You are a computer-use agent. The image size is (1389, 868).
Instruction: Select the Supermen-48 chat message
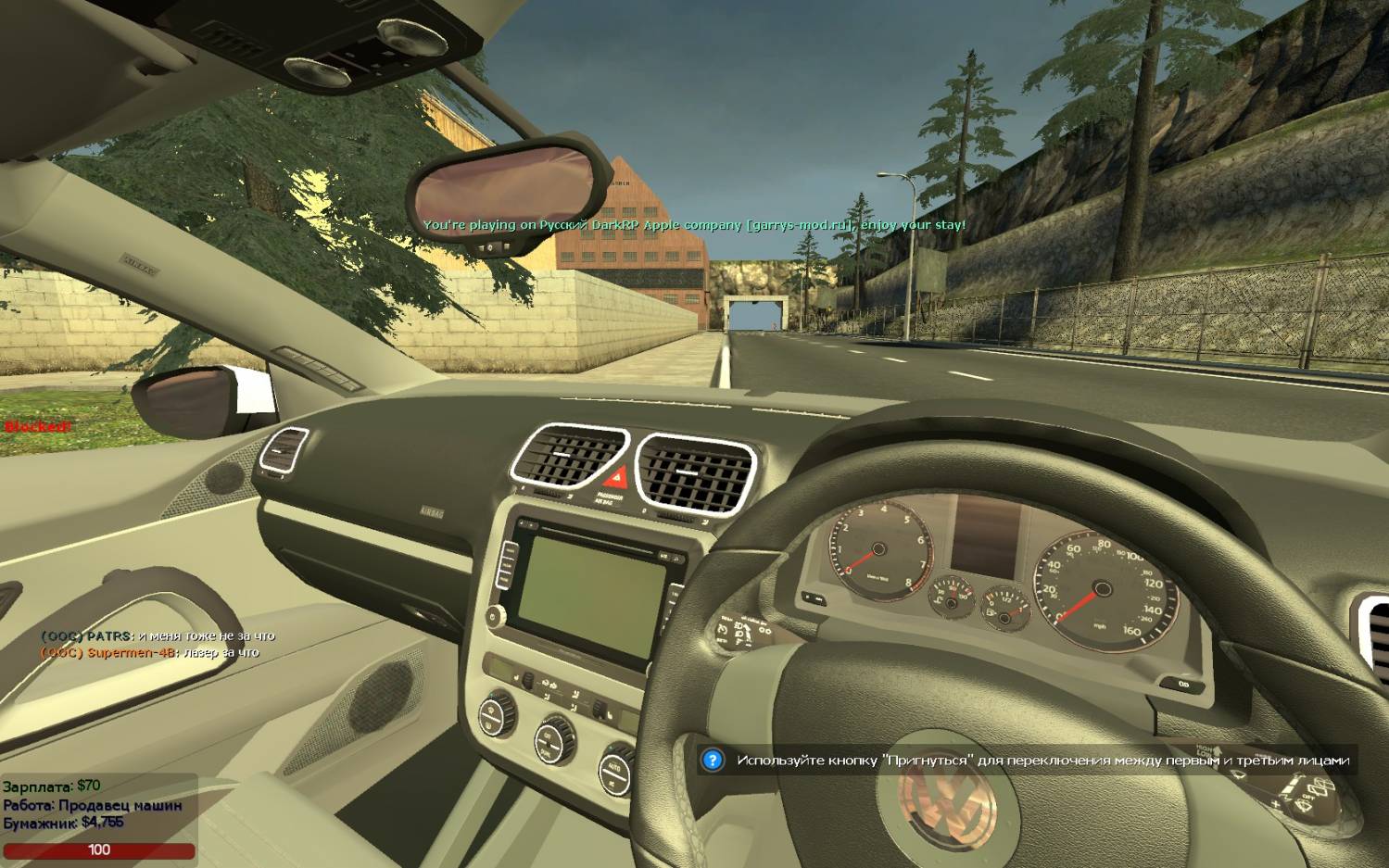coord(149,653)
